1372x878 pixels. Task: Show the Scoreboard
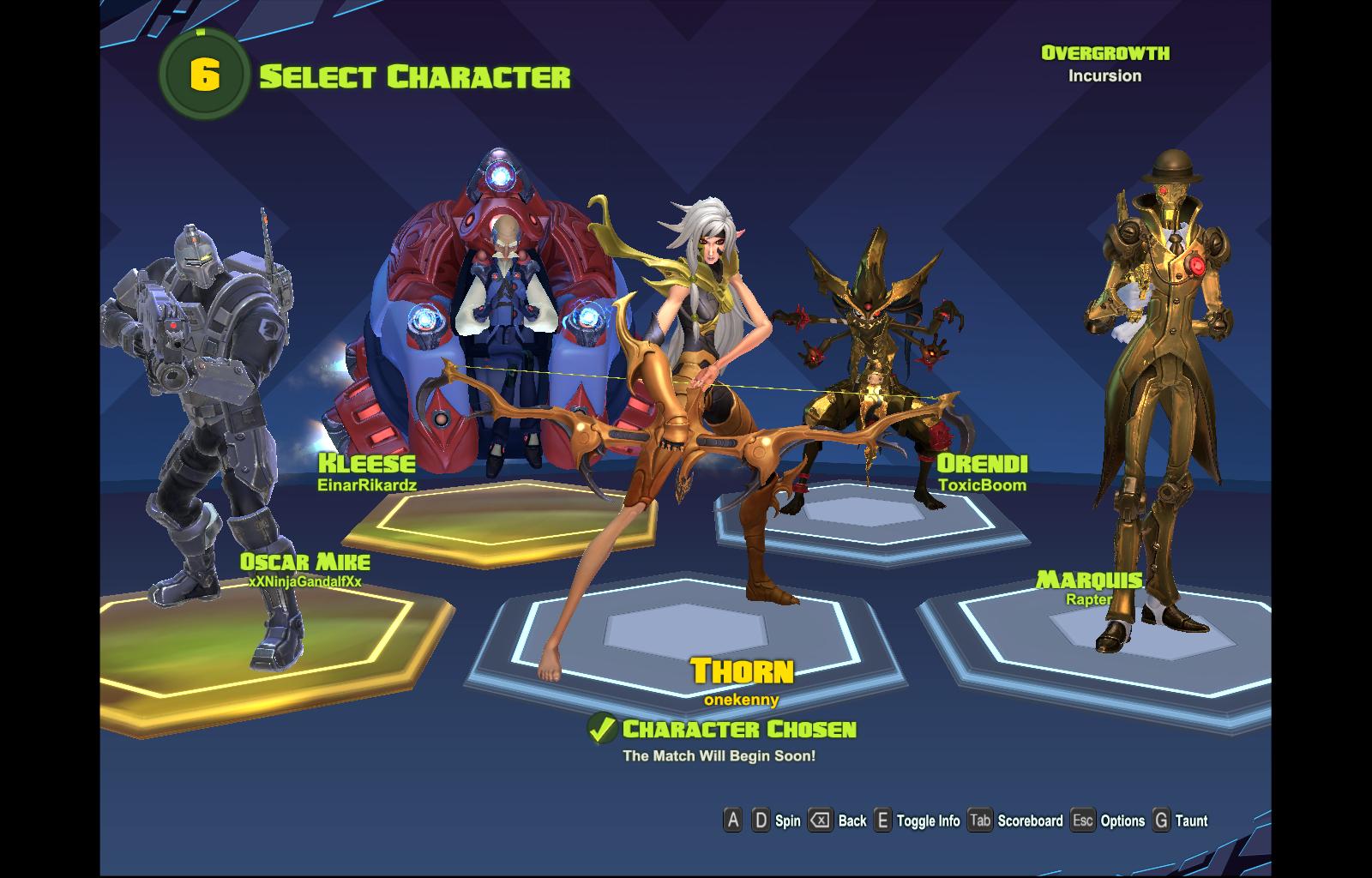pyautogui.click(x=1016, y=821)
